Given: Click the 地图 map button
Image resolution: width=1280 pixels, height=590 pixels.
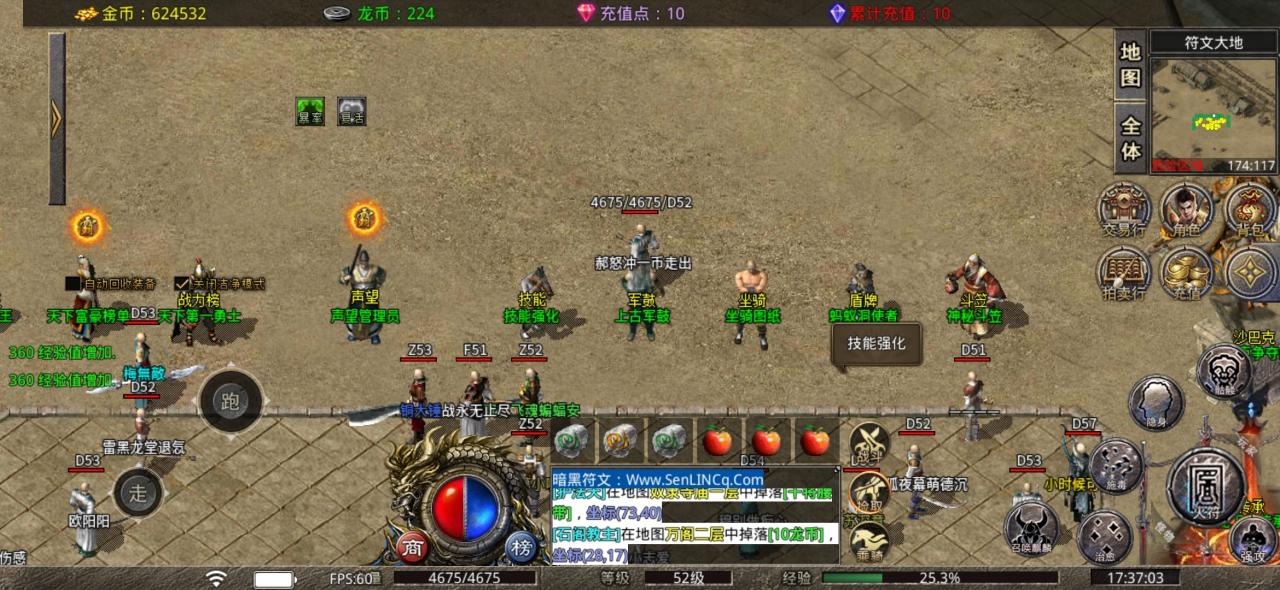Looking at the screenshot, I should coord(1131,66).
